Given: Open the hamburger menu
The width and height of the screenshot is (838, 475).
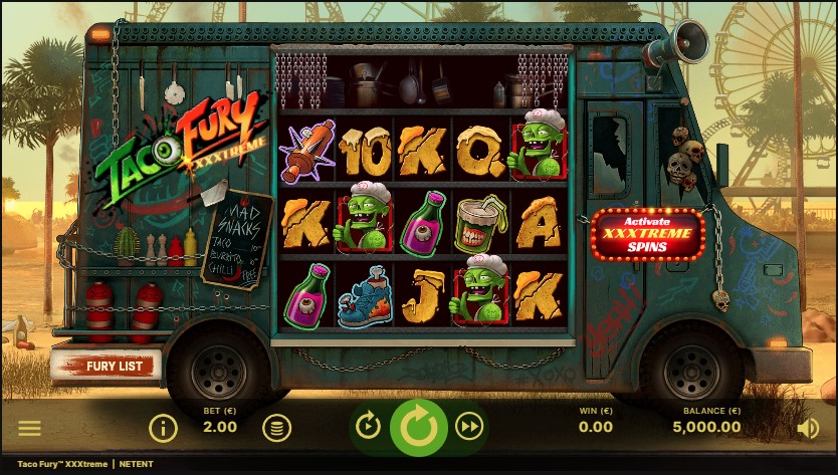Looking at the screenshot, I should point(30,428).
